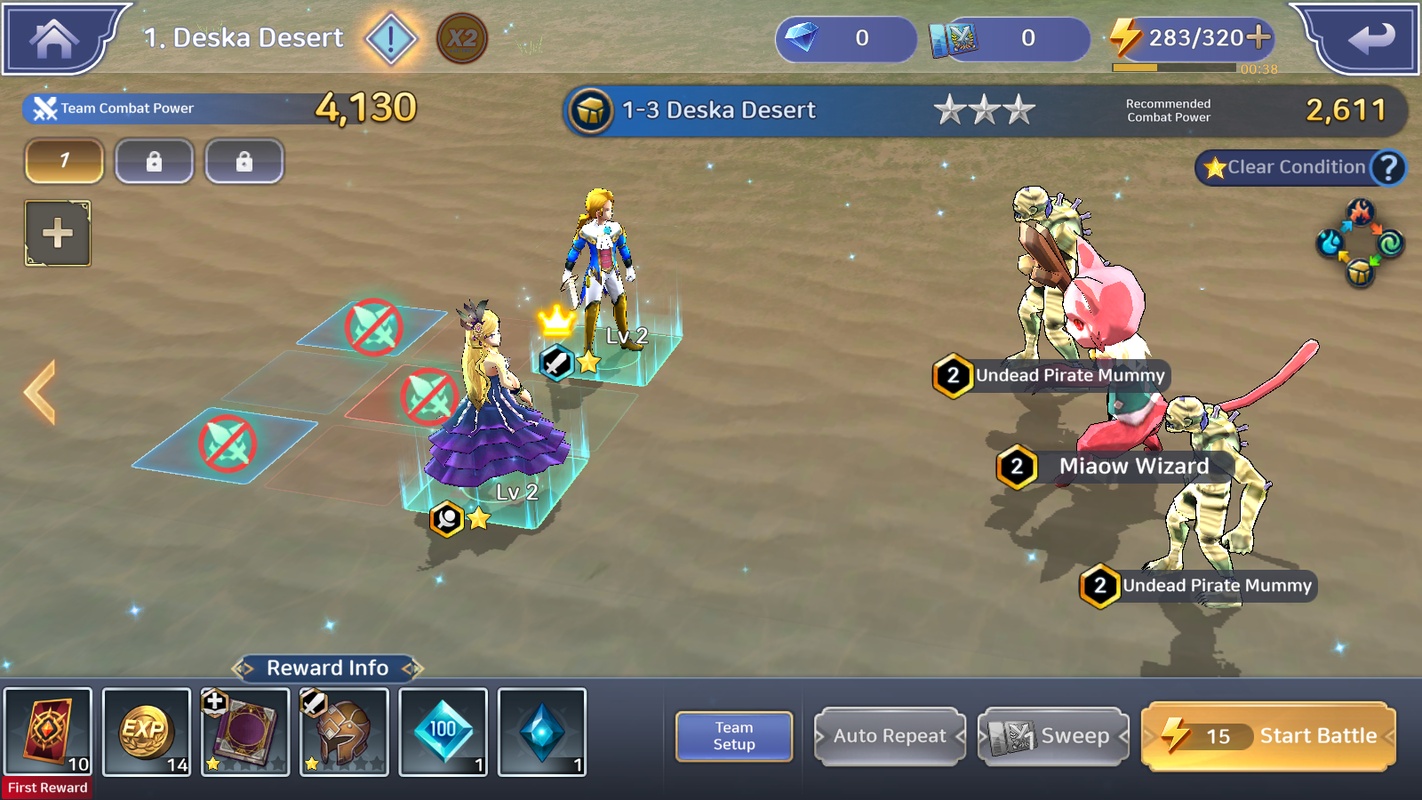Select team slot 1 tab
The width and height of the screenshot is (1422, 800).
coord(64,161)
